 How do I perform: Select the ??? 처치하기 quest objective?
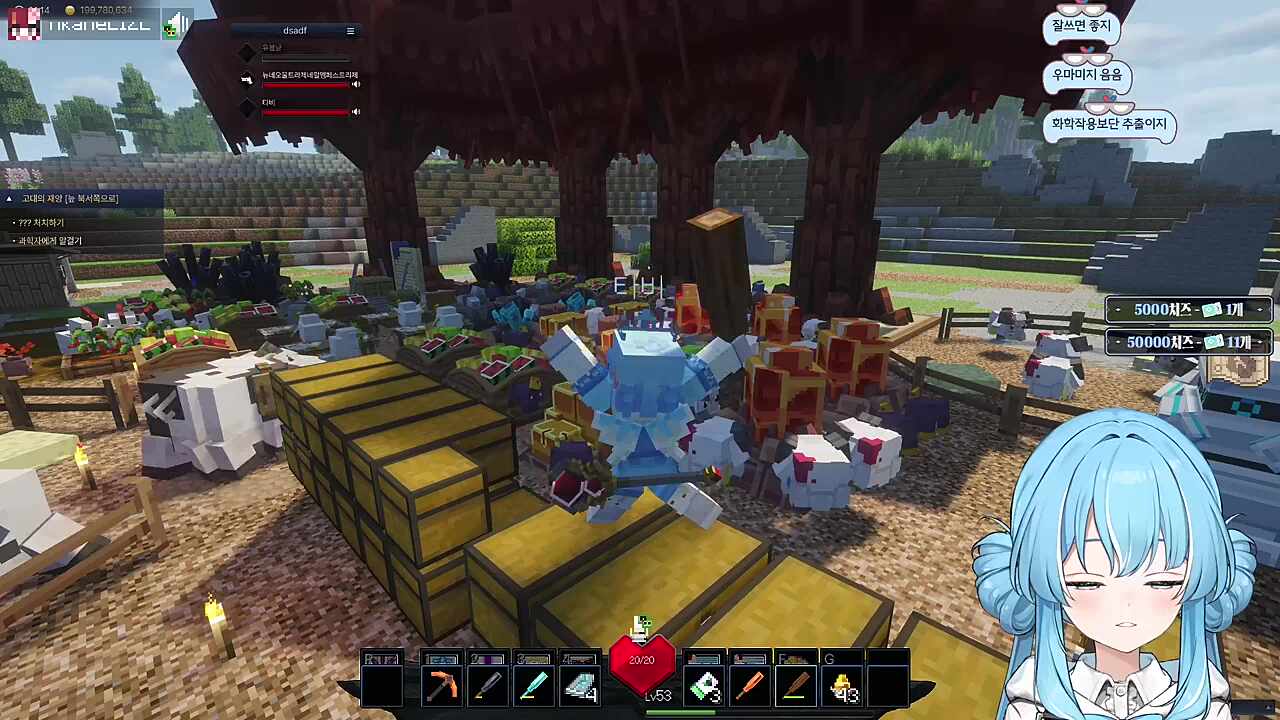coord(41,222)
